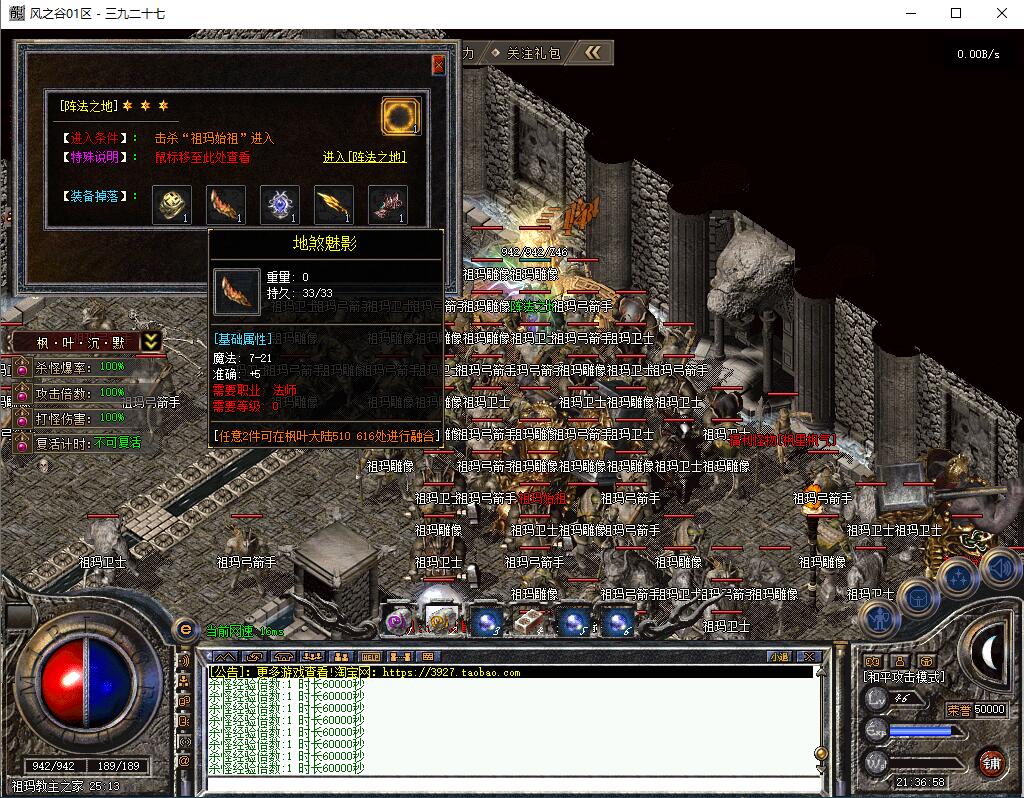1024x798 pixels.
Task: Click the round orange 'e' button
Action: [184, 629]
